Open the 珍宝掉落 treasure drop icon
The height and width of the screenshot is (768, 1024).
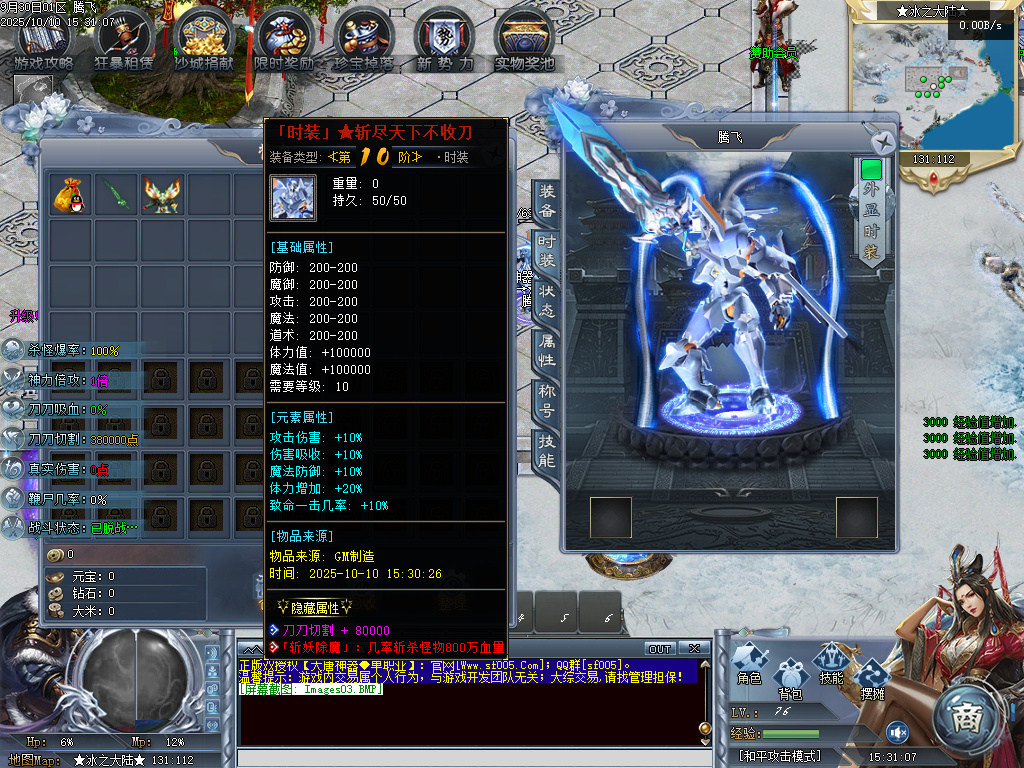(x=364, y=39)
